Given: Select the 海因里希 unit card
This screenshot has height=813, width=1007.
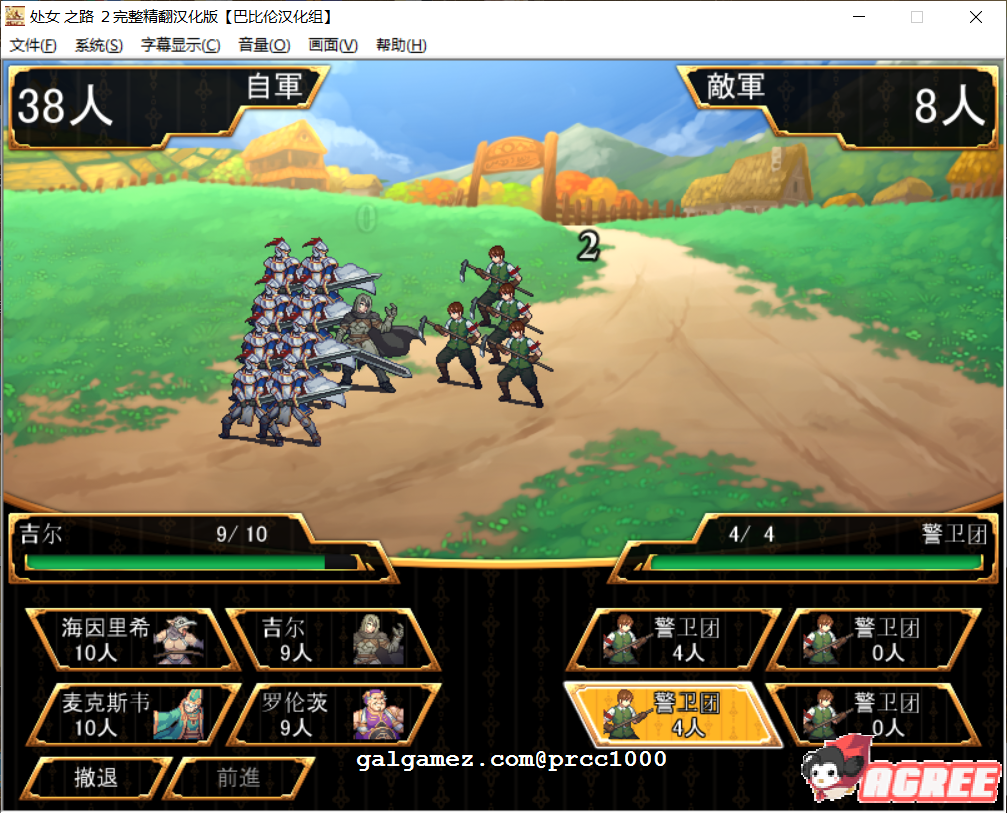Looking at the screenshot, I should pyautogui.click(x=132, y=640).
